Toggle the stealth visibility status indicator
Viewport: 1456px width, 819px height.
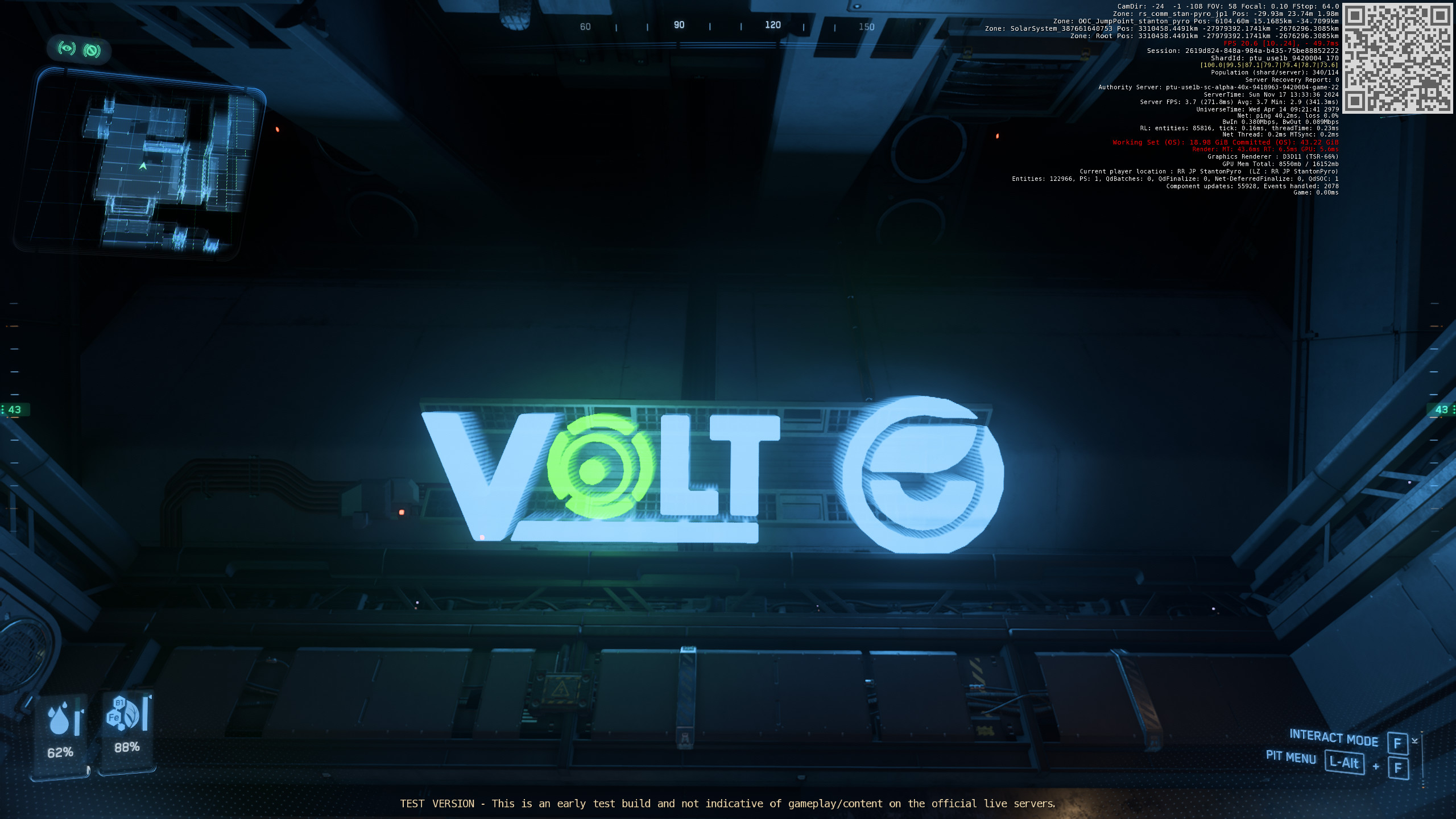[x=67, y=49]
